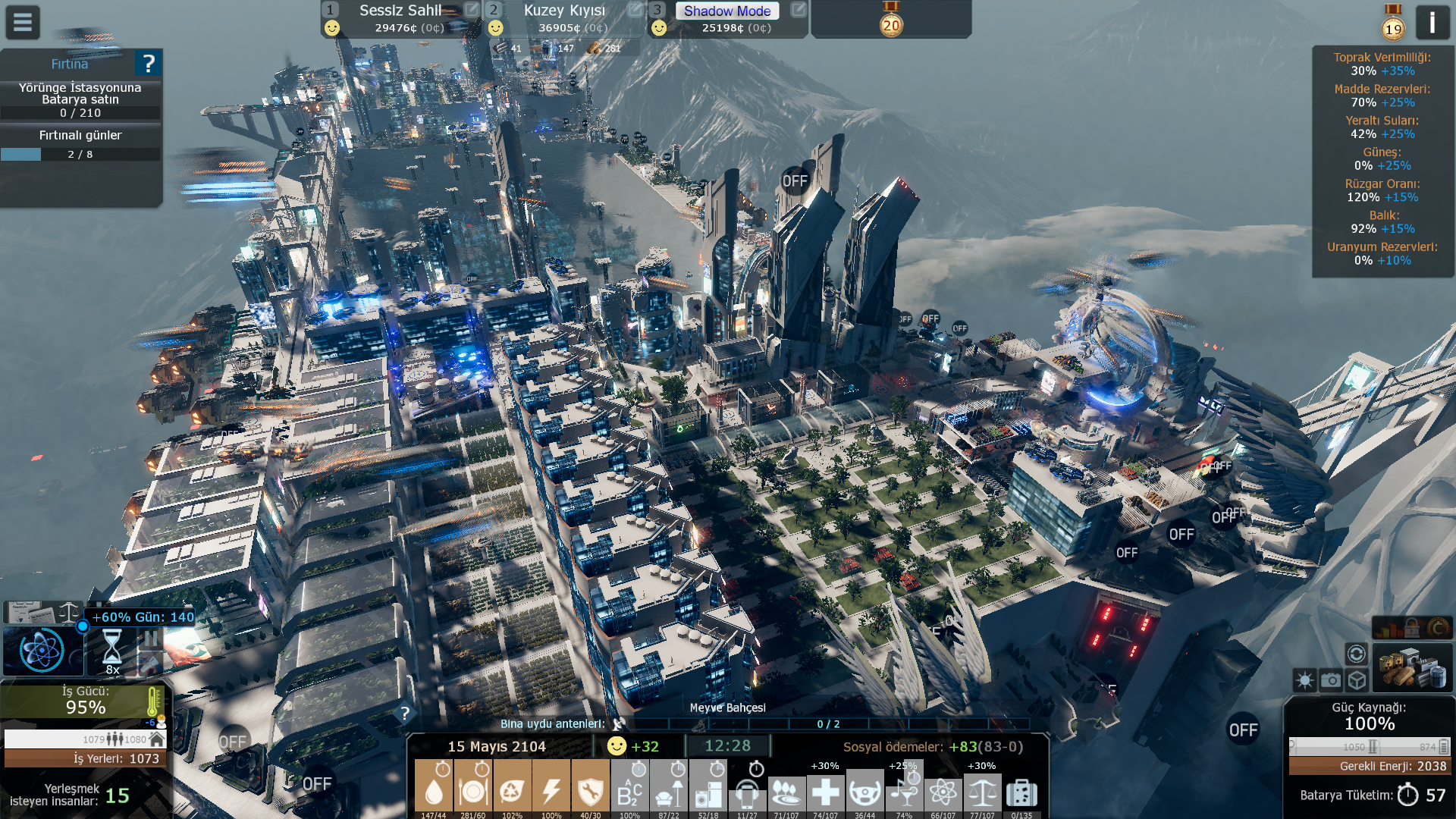
Task: Select the food plate need icon
Action: [472, 789]
